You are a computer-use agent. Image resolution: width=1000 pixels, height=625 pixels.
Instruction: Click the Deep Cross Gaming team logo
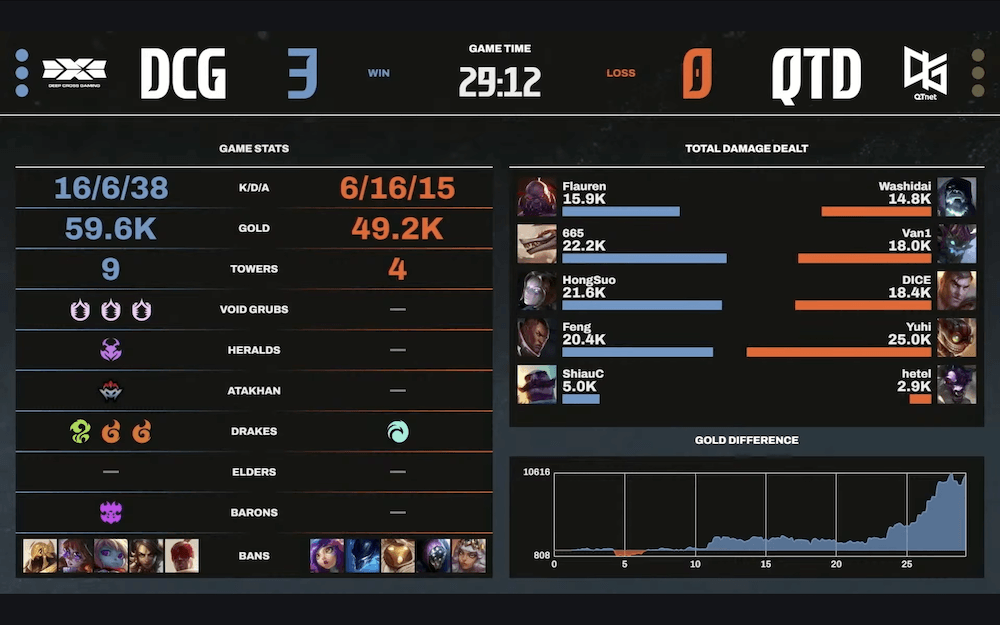click(74, 71)
